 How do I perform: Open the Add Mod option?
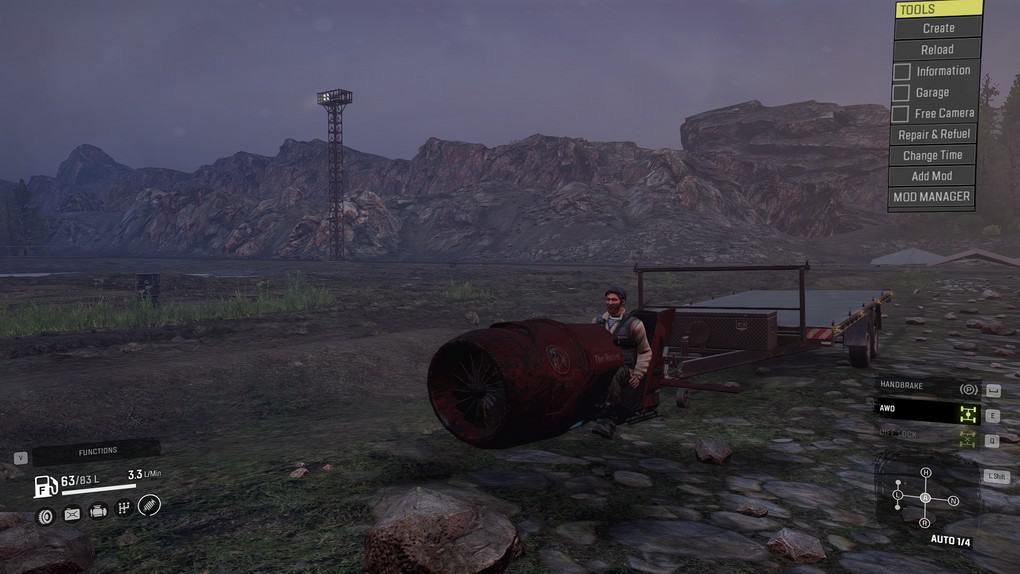932,176
